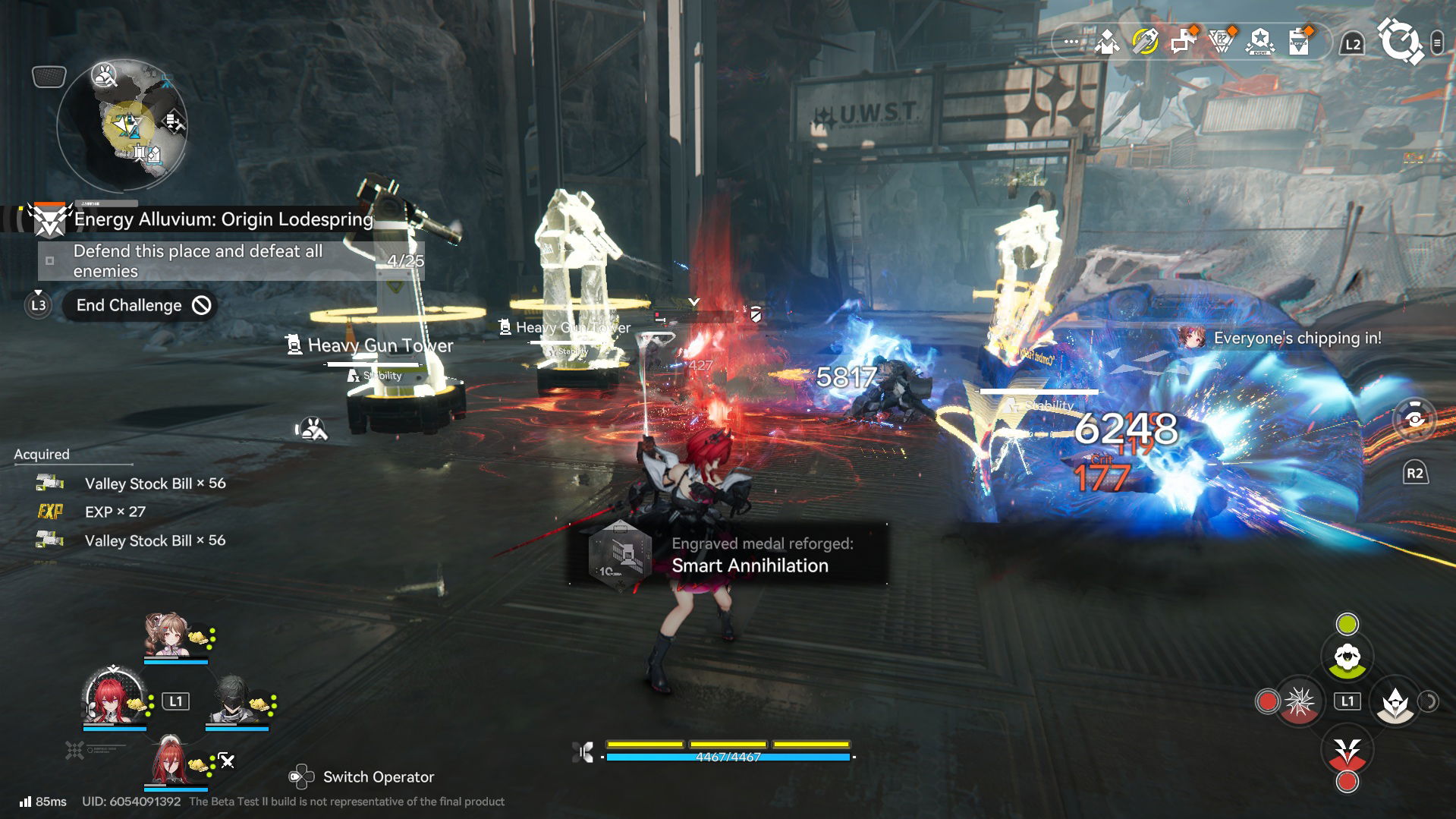Open the task clipboard icon with notification
Image resolution: width=1456 pixels, height=819 pixels.
1299,43
